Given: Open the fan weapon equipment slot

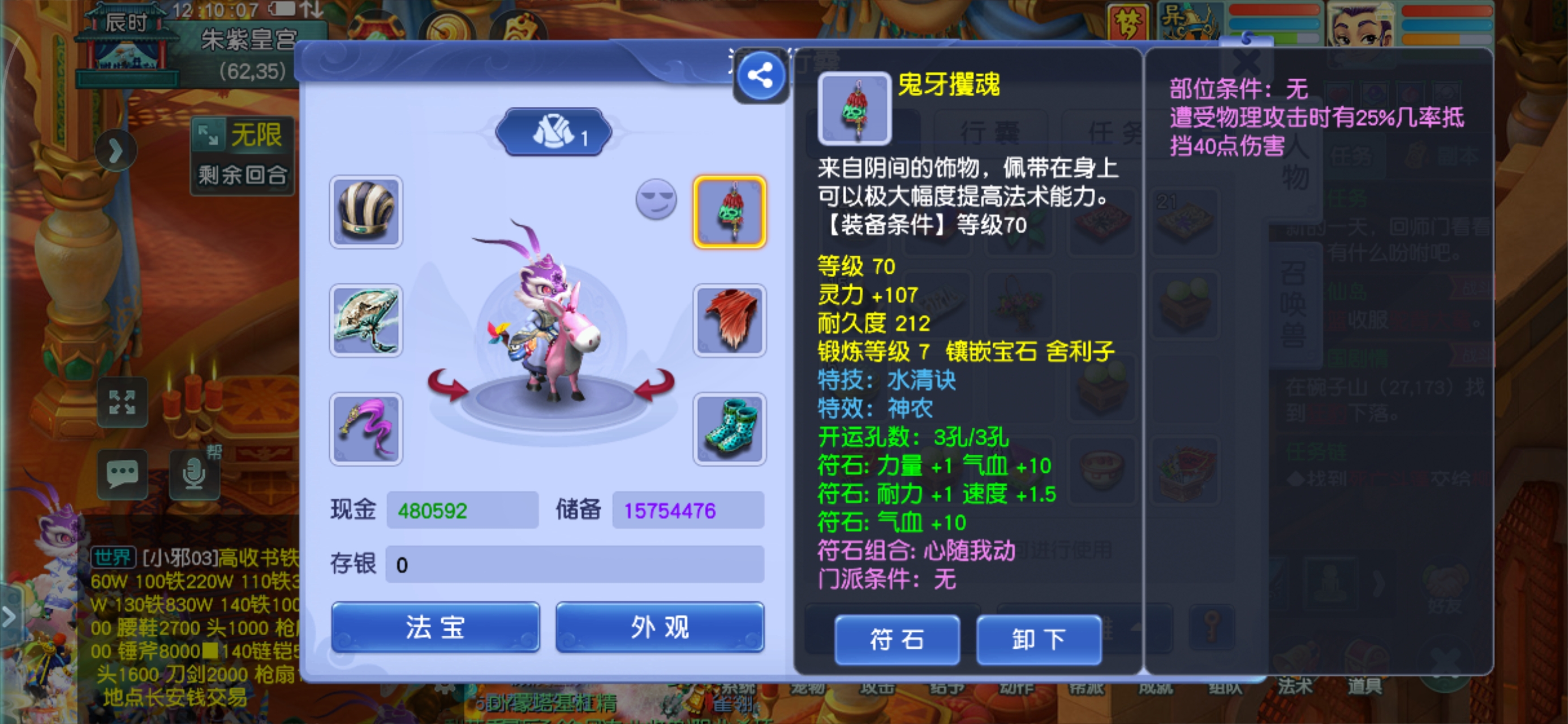Looking at the screenshot, I should click(365, 321).
